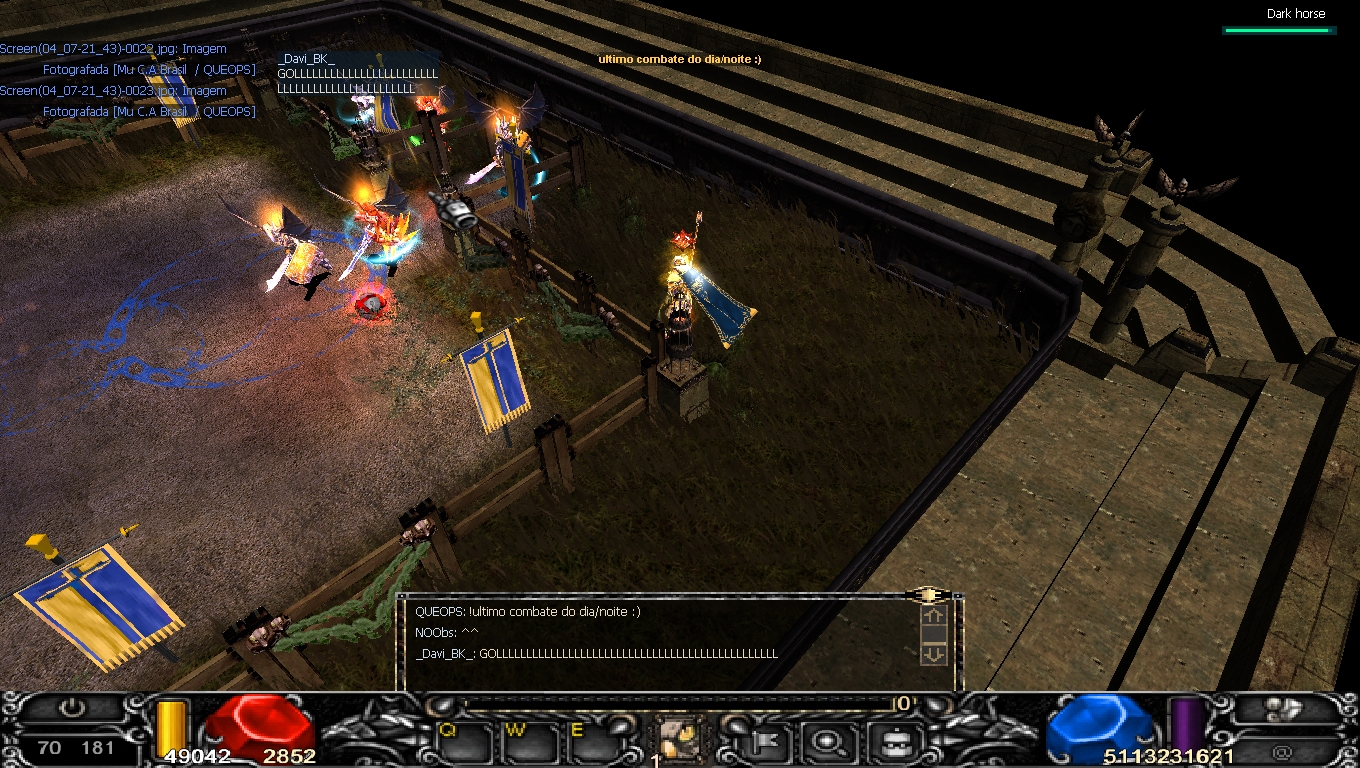Click the chat log up arrow
This screenshot has width=1360, height=768.
(x=934, y=616)
